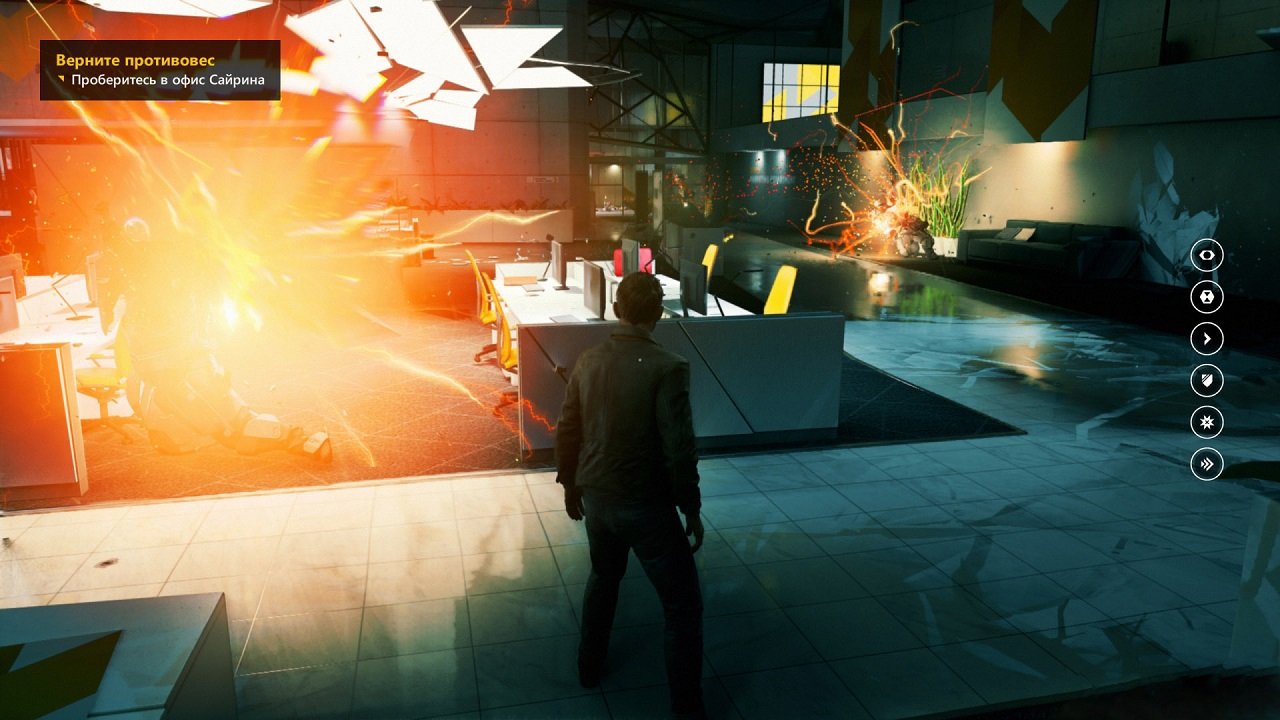This screenshot has height=720, width=1280.
Task: Click the dark objective banner panel
Action: [x=160, y=70]
